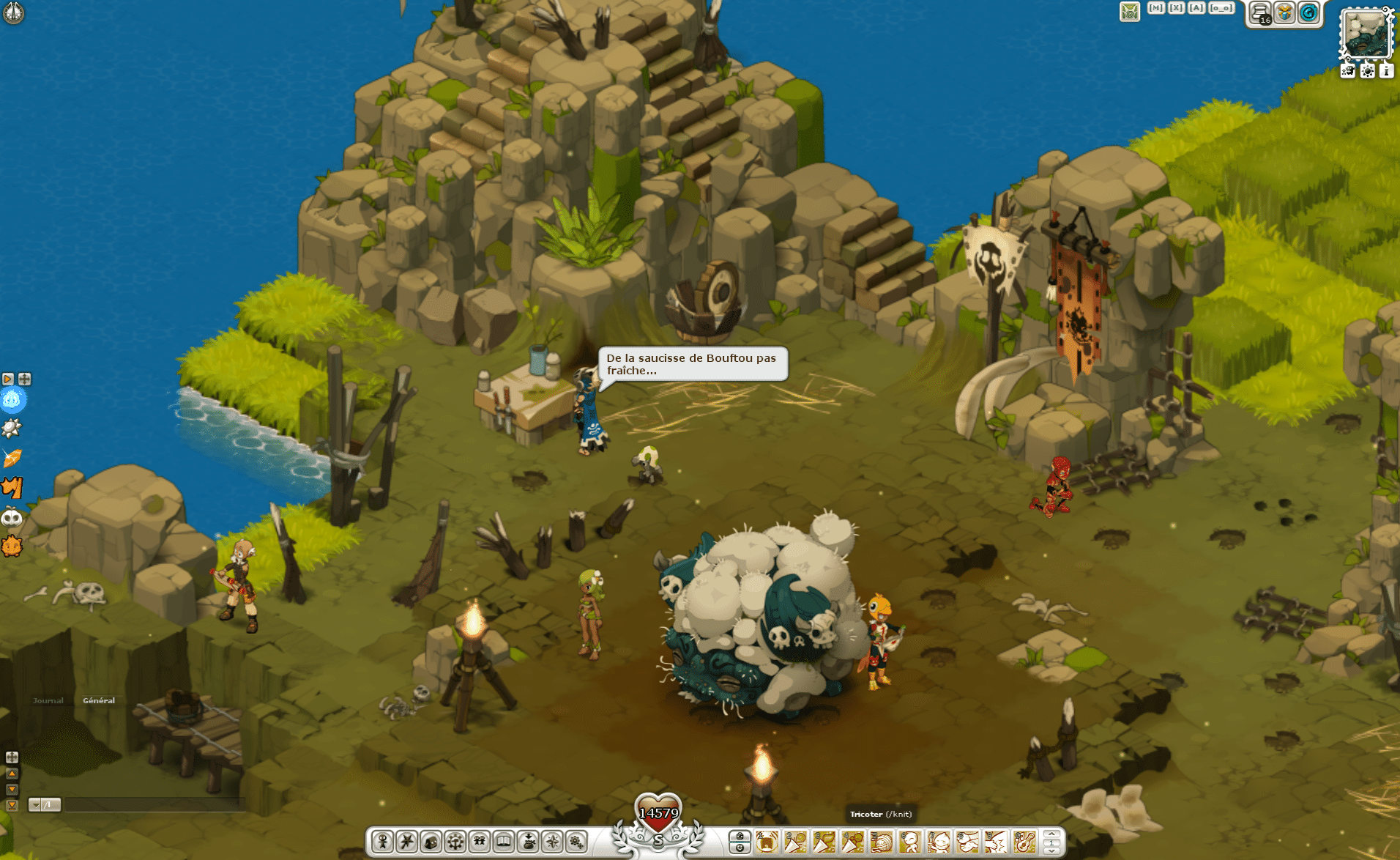The image size is (1400, 860).
Task: Open the character sheet icon
Action: pos(382,842)
